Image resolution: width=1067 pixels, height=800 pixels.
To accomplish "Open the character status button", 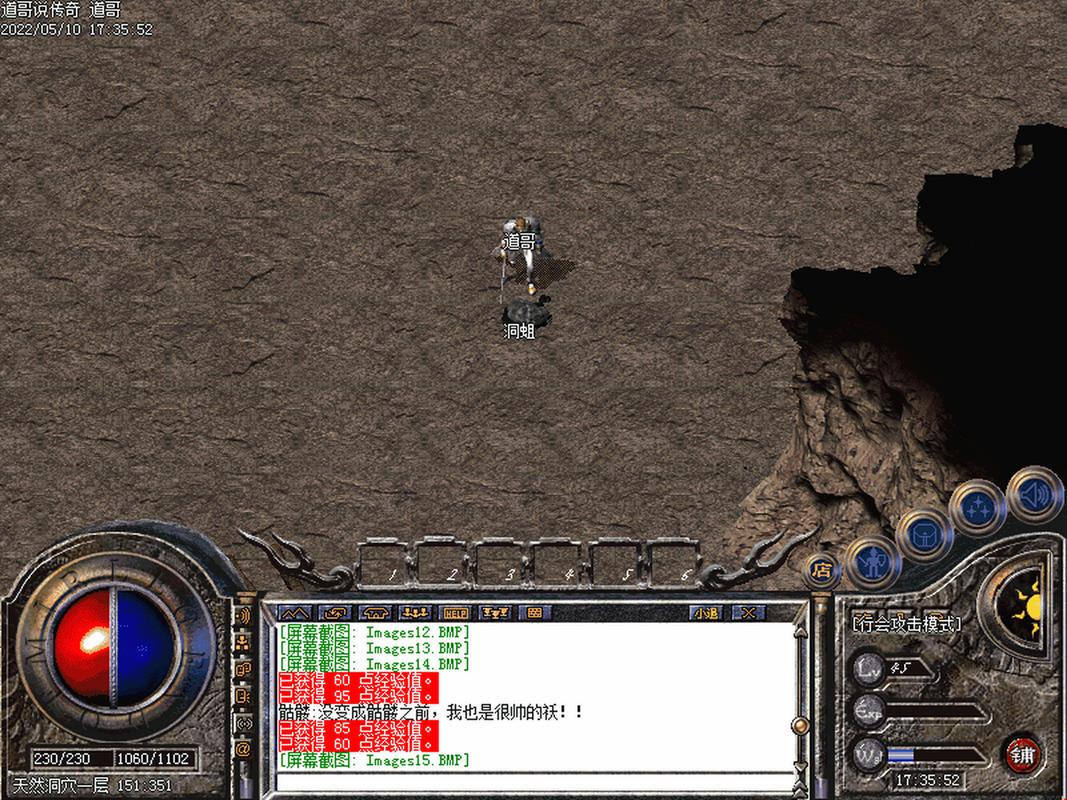I will coord(873,565).
